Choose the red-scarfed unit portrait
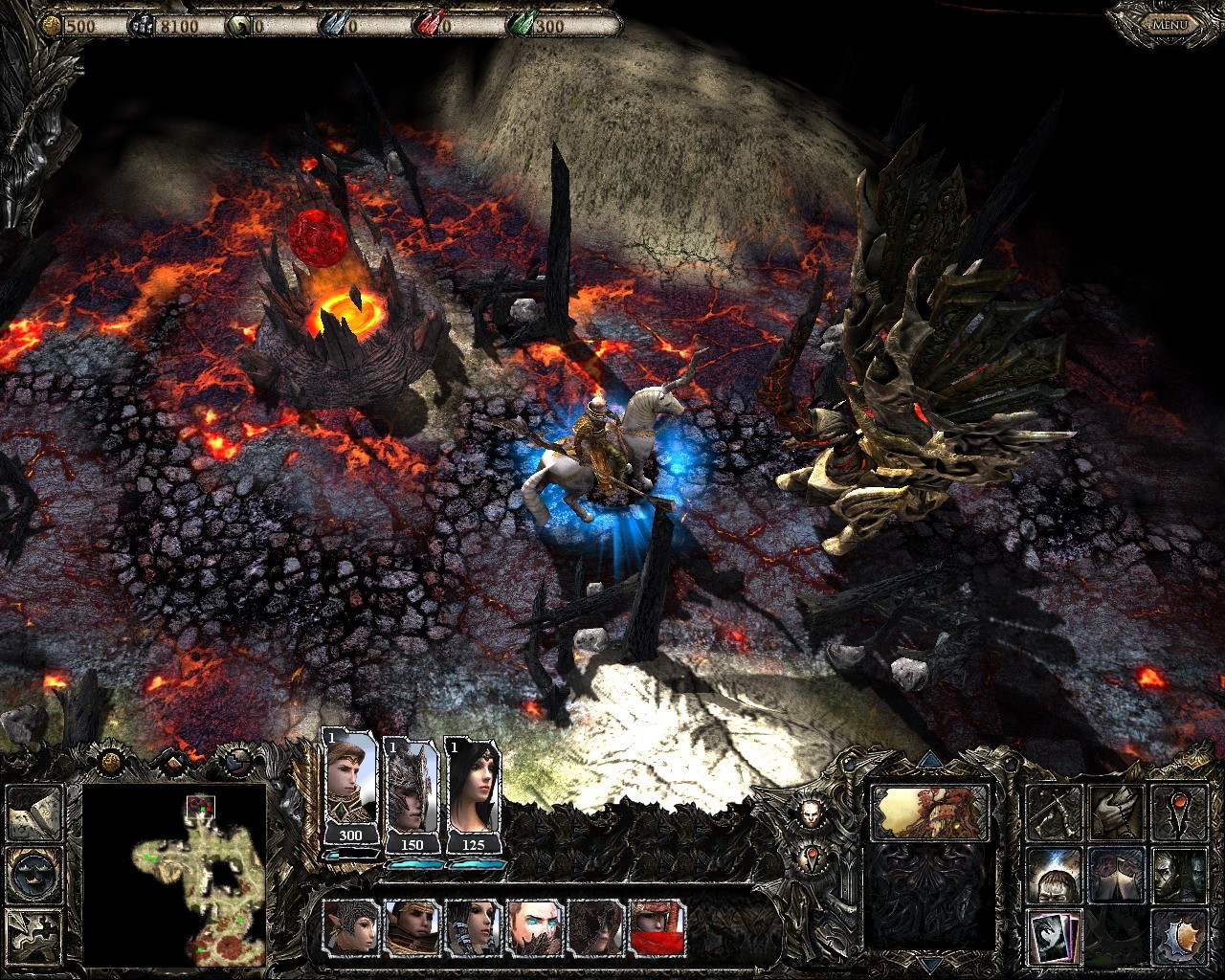This screenshot has width=1225, height=980. [x=657, y=928]
